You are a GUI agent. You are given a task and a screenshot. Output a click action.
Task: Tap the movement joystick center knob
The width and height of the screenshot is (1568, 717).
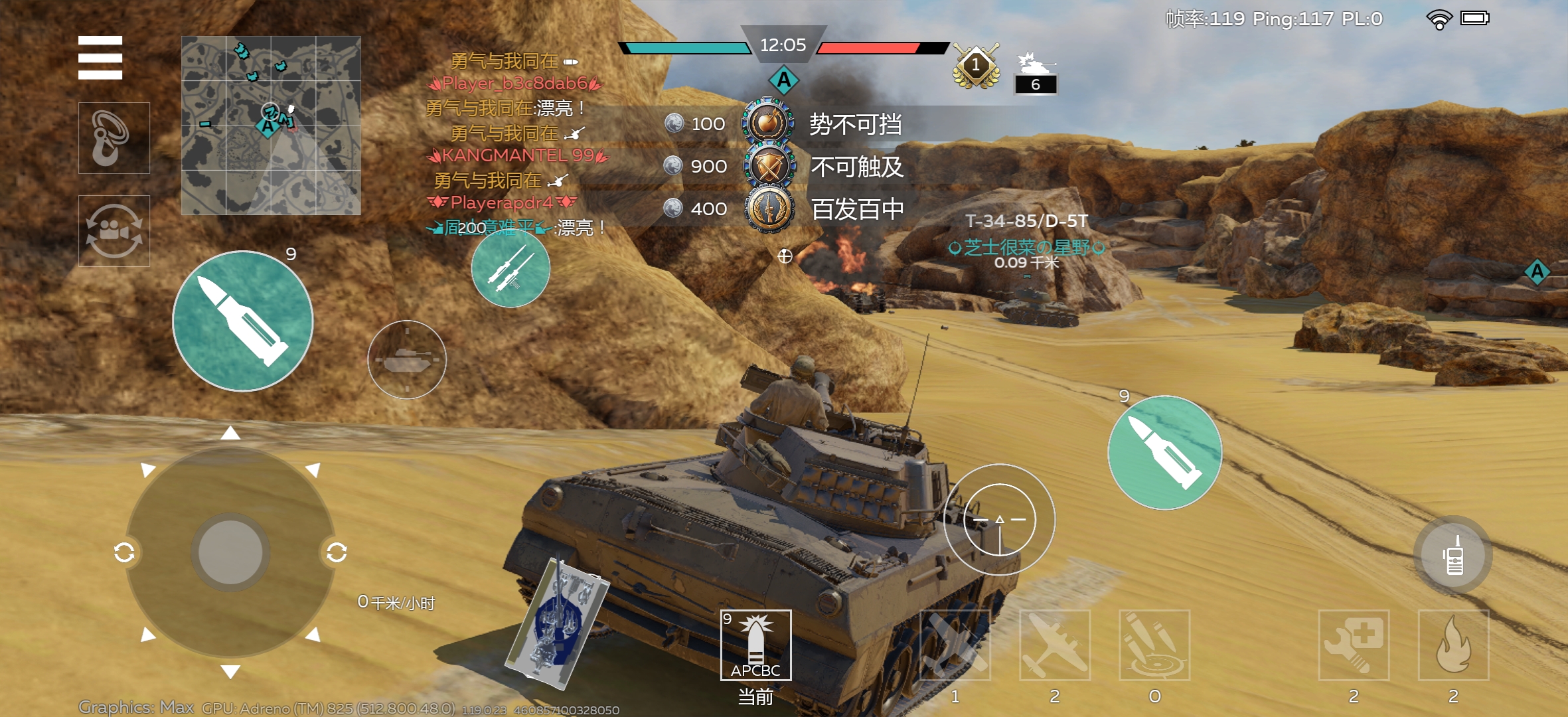(230, 552)
